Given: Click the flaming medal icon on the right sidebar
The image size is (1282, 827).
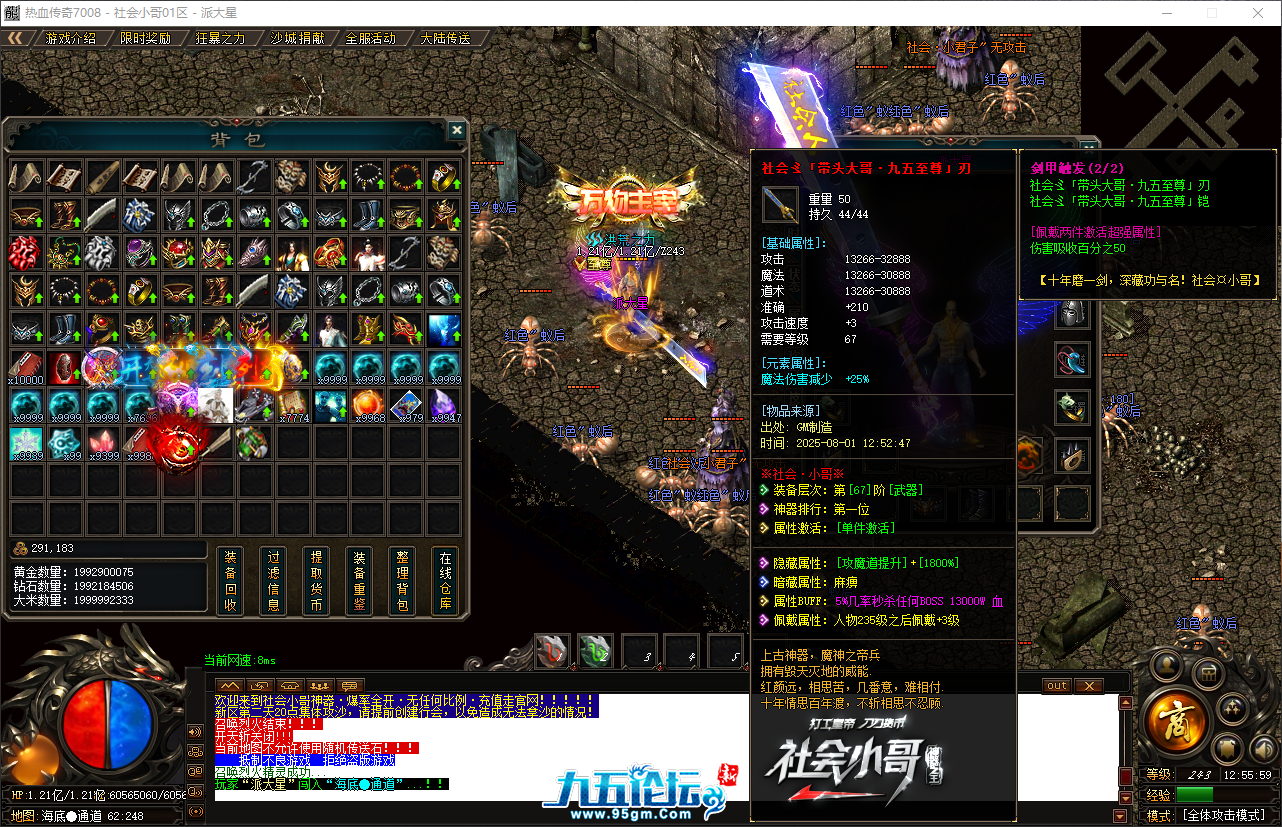Looking at the screenshot, I should coord(1070,455).
